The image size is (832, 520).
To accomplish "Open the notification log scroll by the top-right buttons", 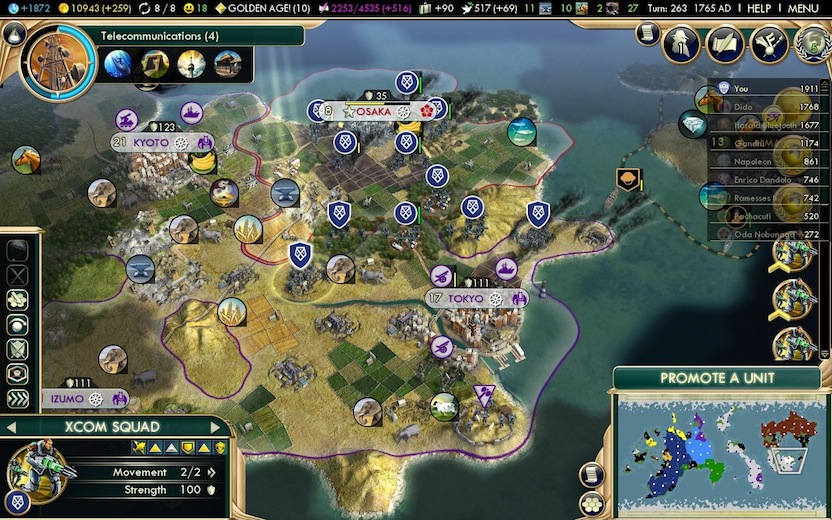I will (x=647, y=35).
